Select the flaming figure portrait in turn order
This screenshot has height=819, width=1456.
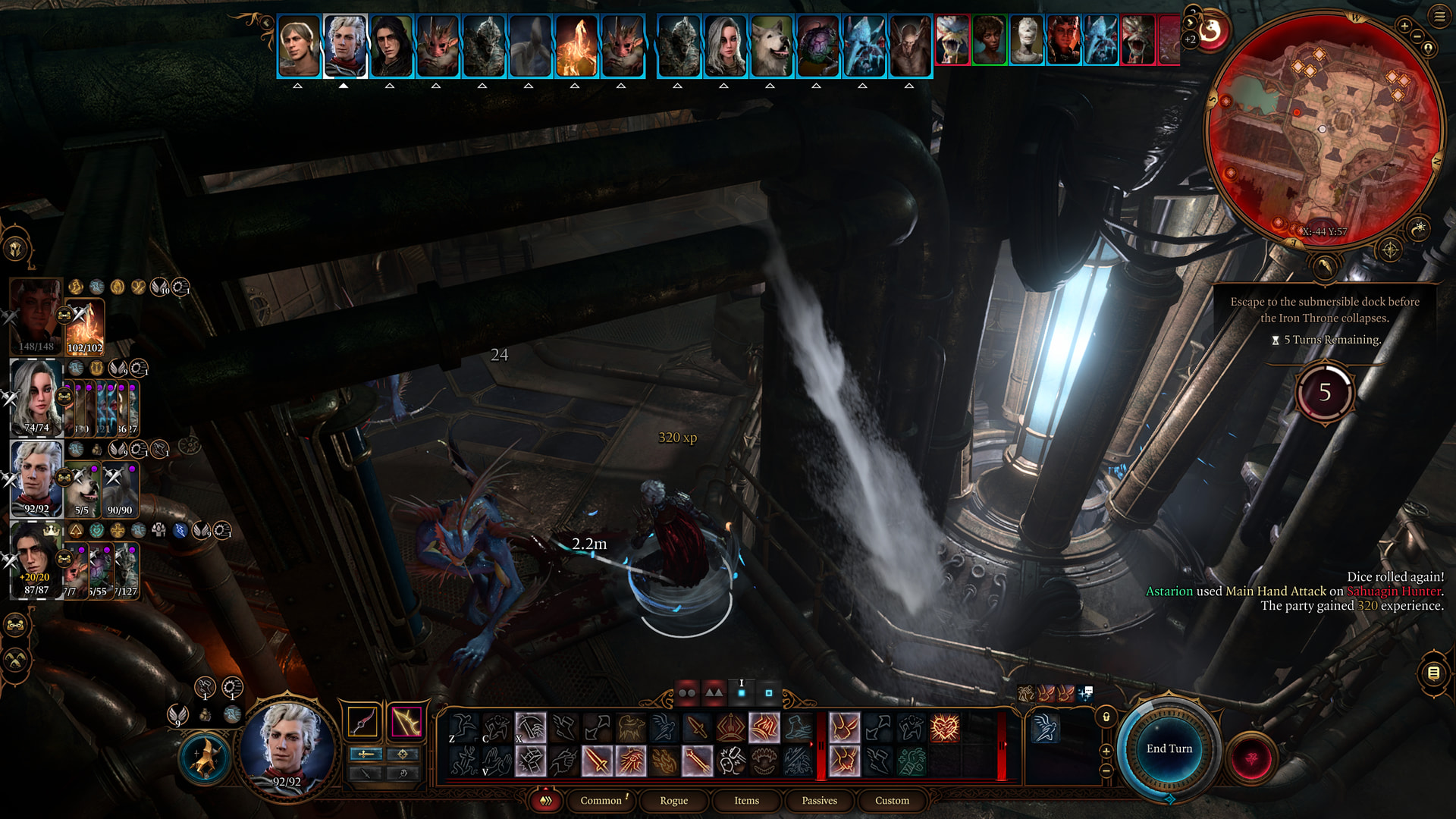[576, 45]
